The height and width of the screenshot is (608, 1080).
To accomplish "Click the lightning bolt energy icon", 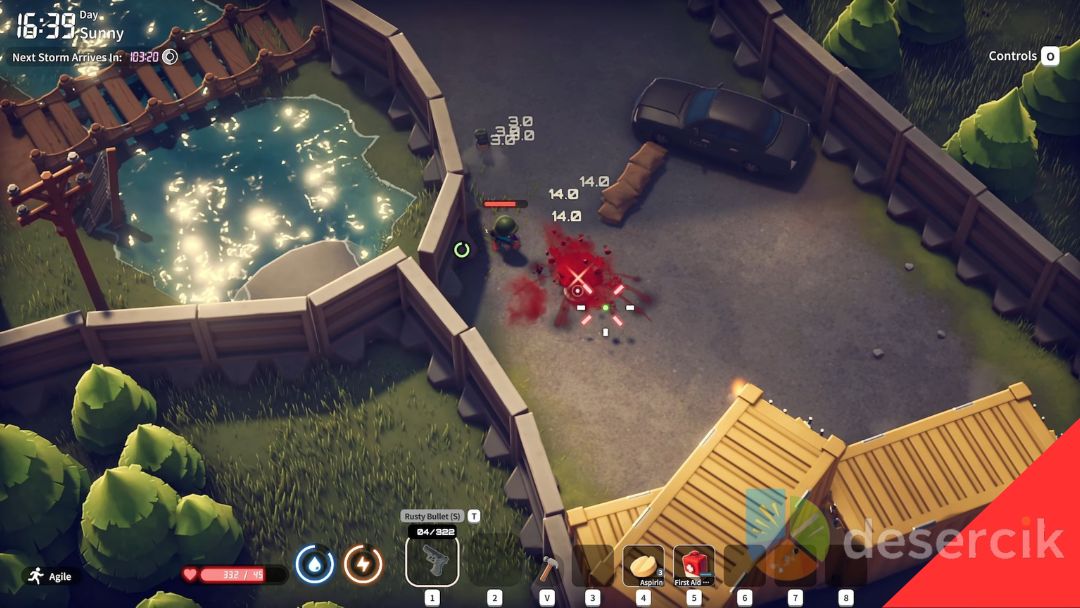I will point(363,564).
